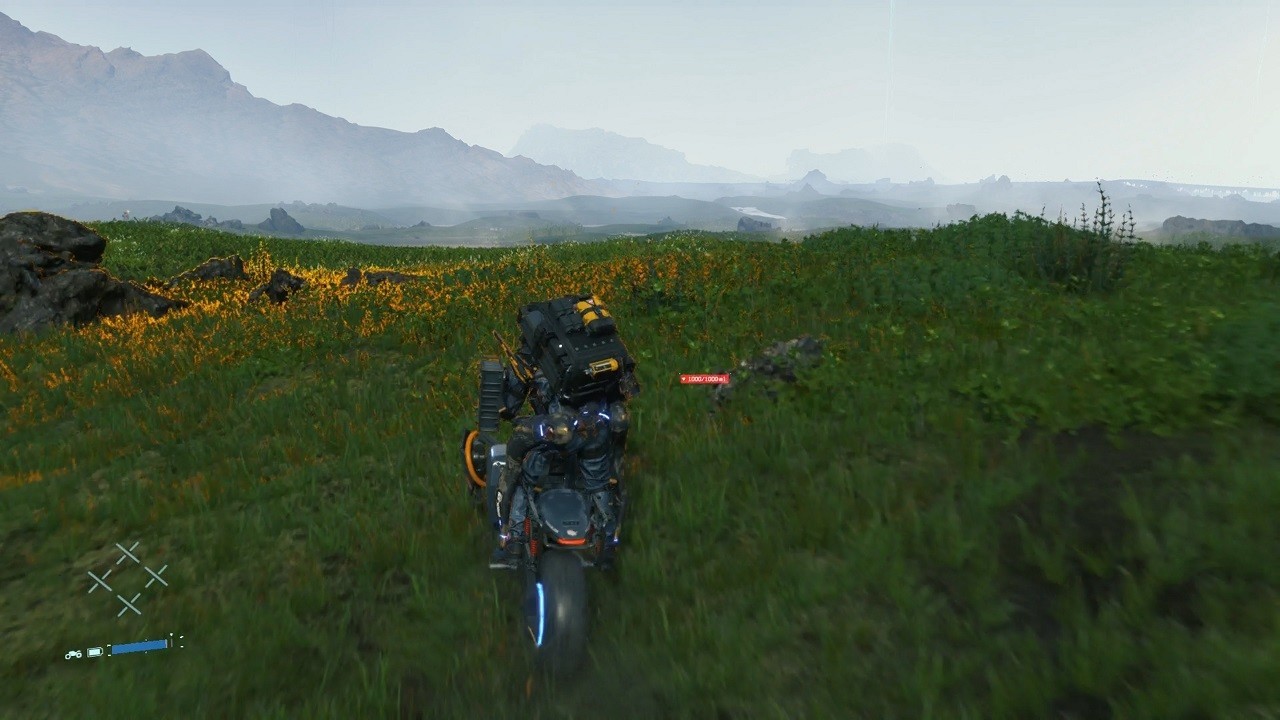Toggle the small dot marker beside the battery gauge
This screenshot has height=720, width=1280.
pyautogui.click(x=146, y=640)
